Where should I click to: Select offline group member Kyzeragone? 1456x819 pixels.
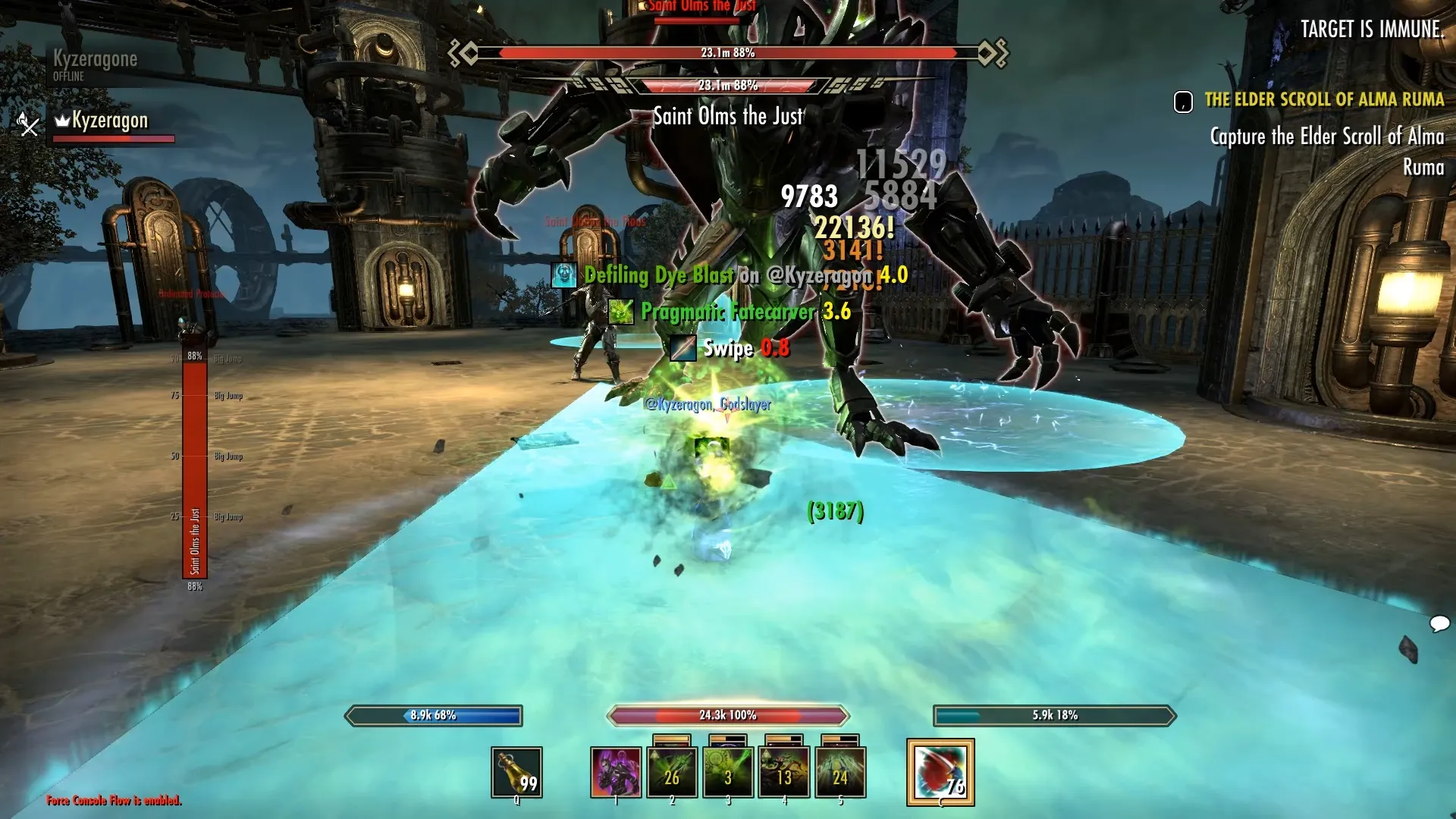95,60
